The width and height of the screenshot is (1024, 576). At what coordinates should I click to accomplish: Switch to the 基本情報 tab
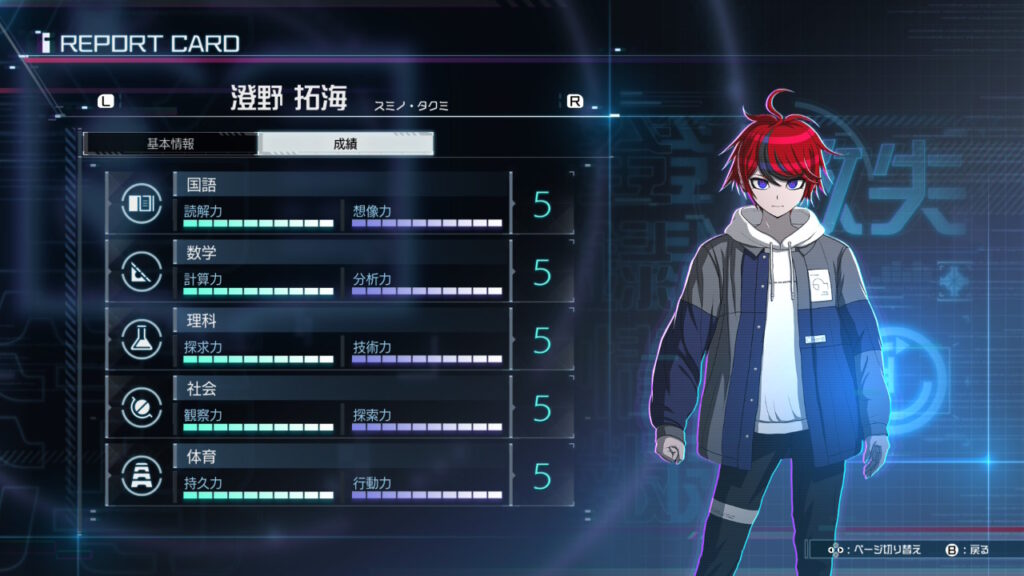click(170, 143)
